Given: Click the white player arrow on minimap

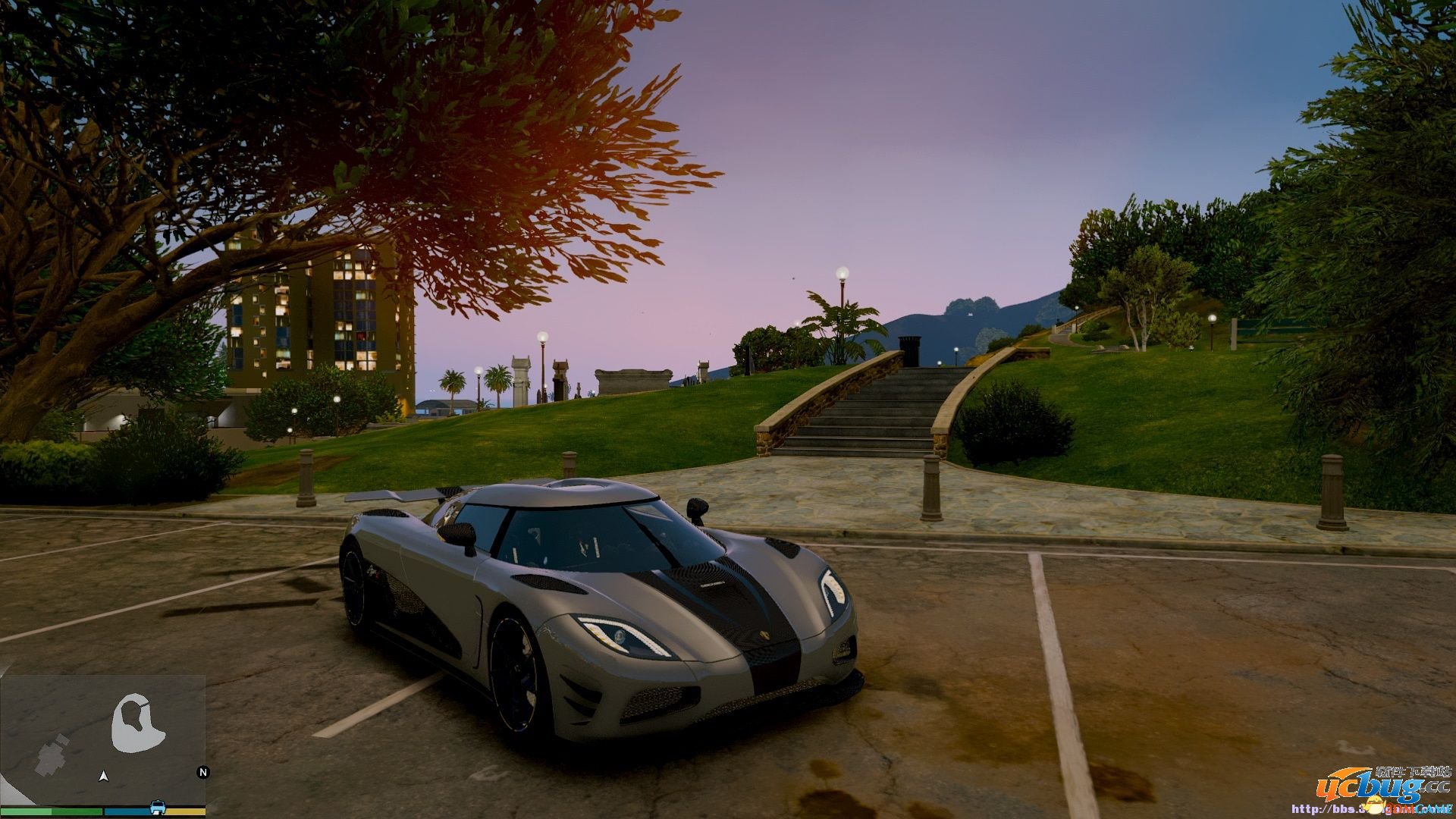Looking at the screenshot, I should pyautogui.click(x=104, y=776).
